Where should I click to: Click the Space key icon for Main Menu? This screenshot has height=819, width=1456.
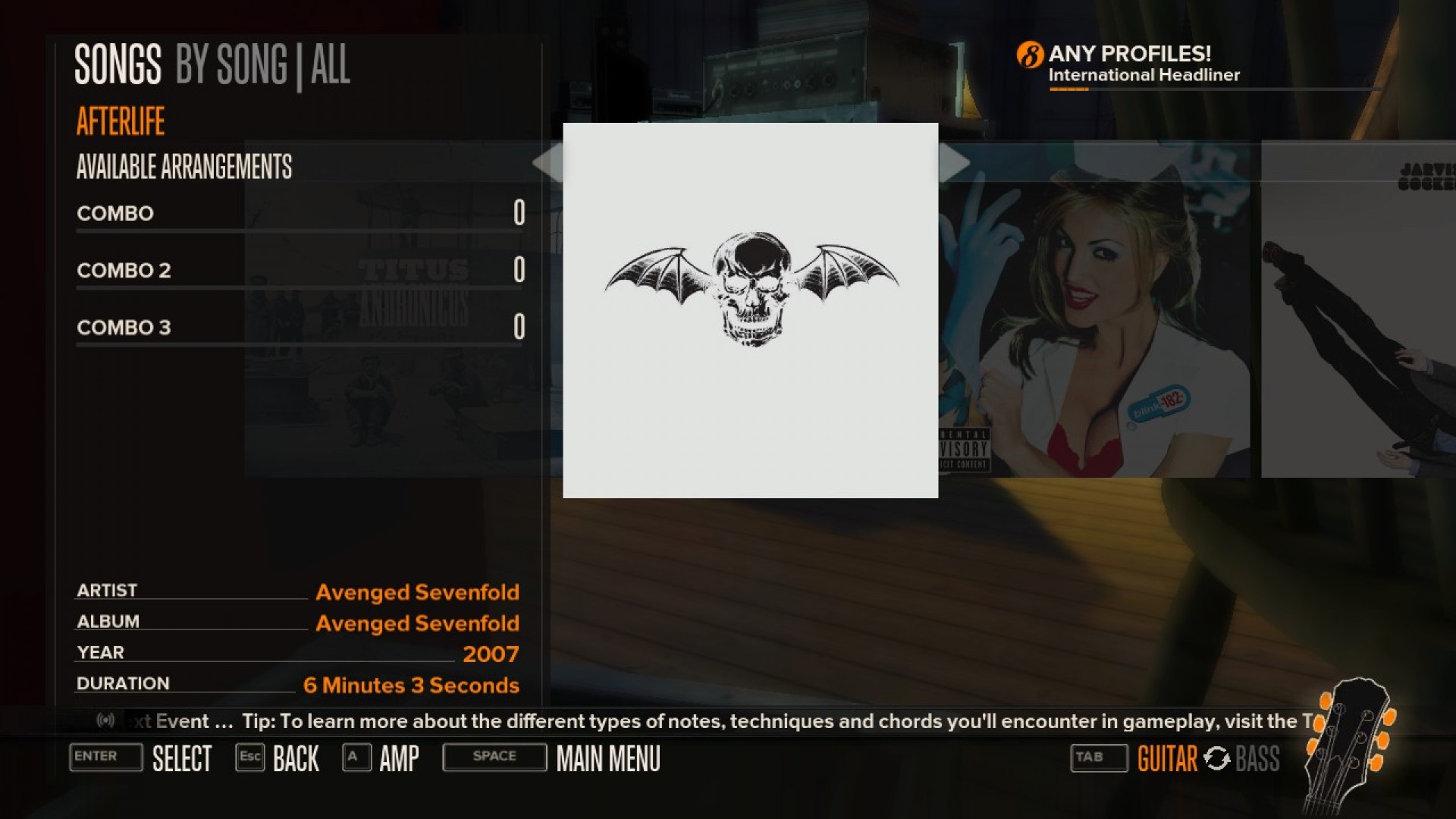pos(494,756)
